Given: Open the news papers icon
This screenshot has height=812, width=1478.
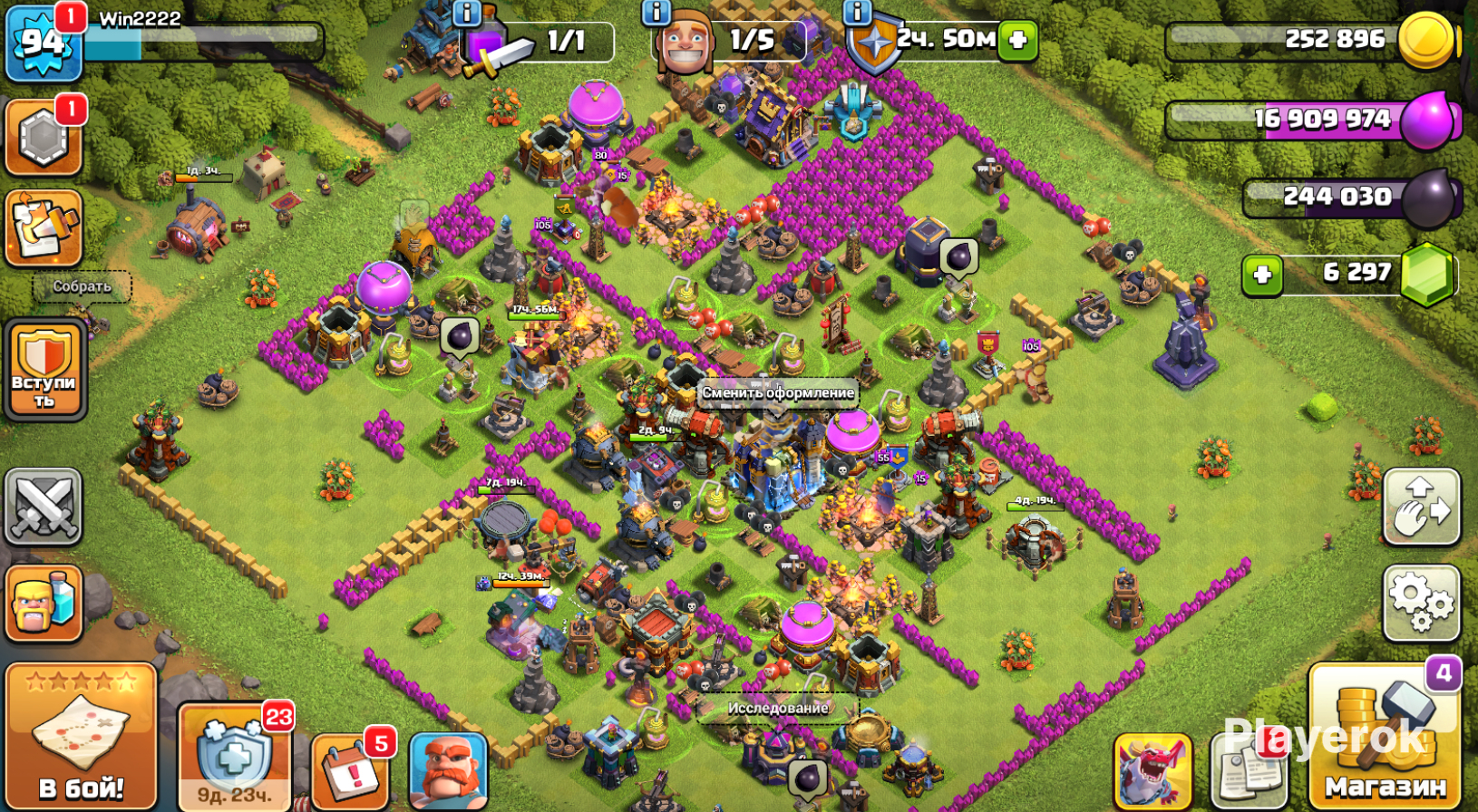Looking at the screenshot, I should [1249, 770].
